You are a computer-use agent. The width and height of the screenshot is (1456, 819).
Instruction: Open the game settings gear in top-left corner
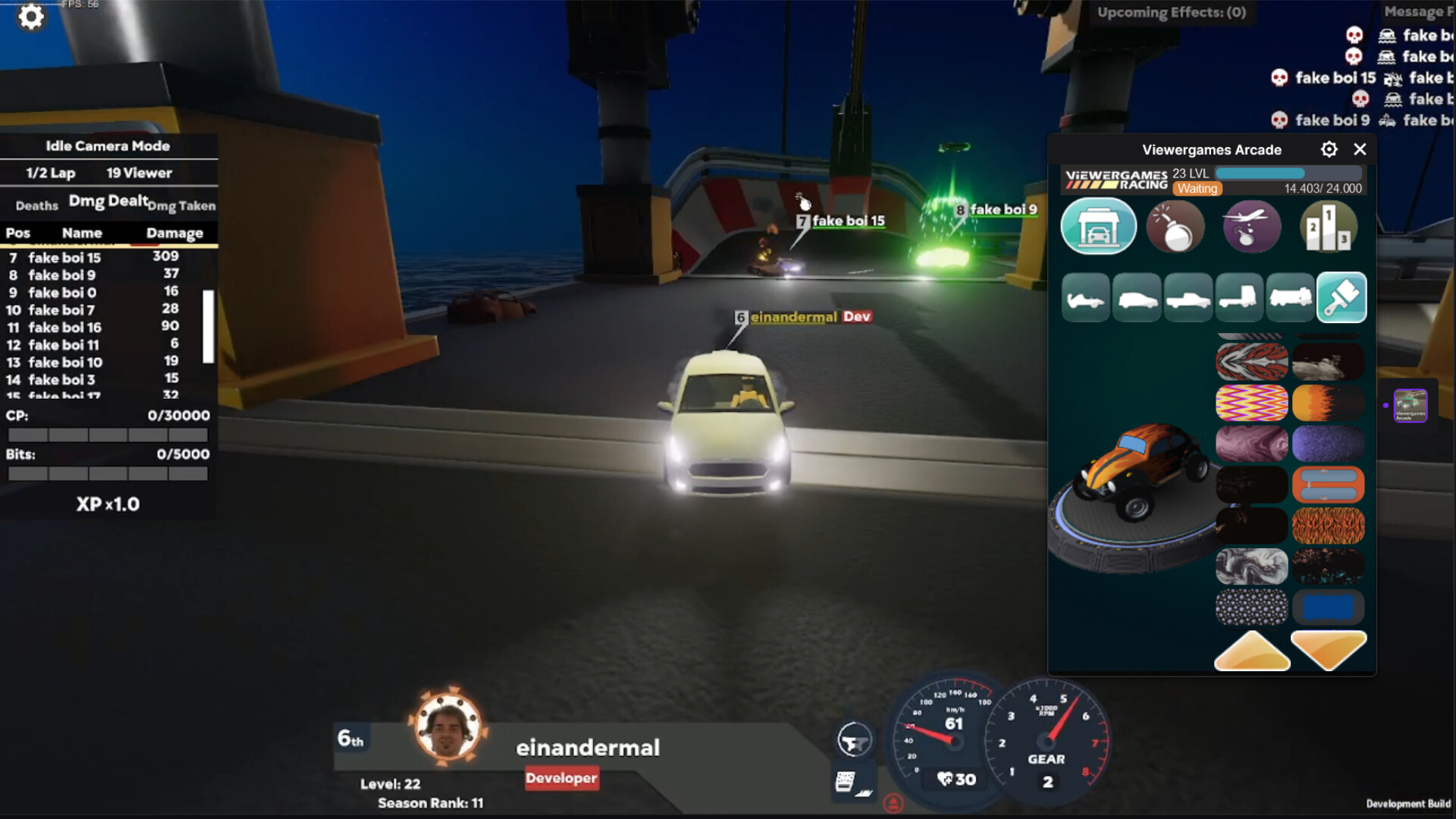30,17
